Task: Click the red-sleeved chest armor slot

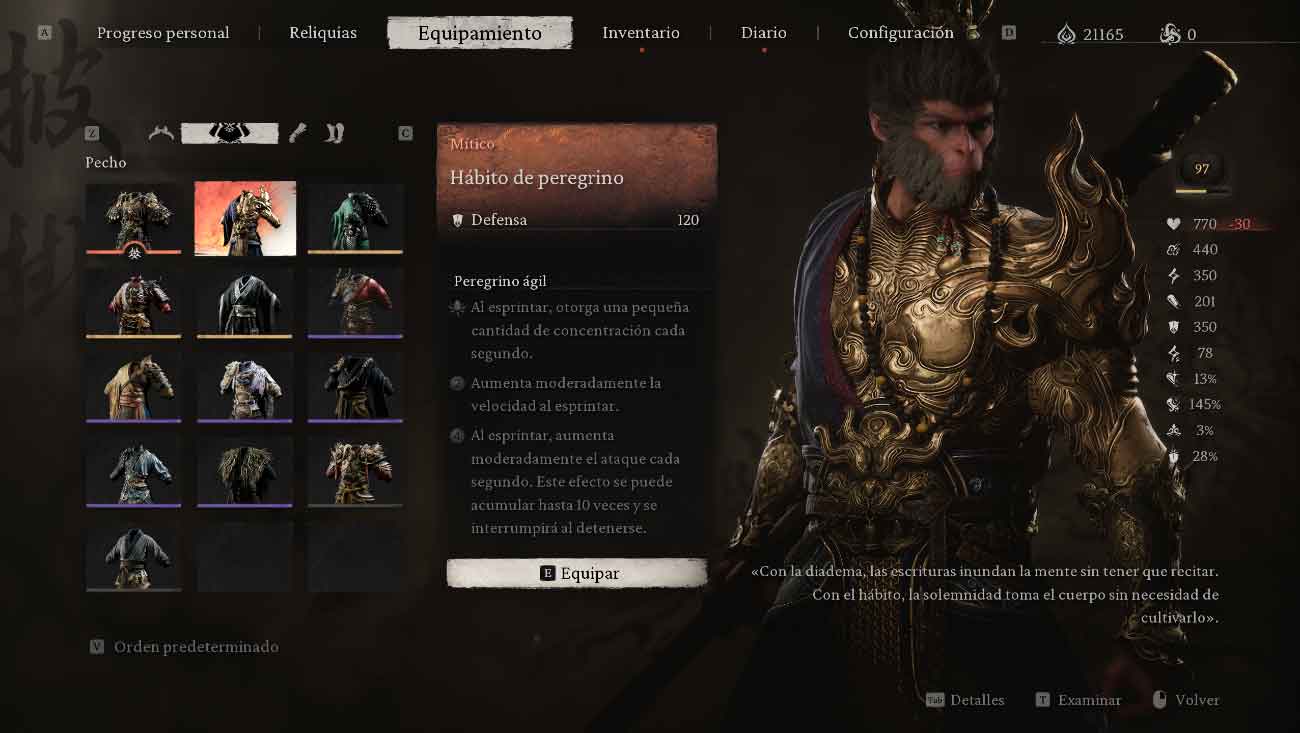Action: pyautogui.click(x=355, y=302)
